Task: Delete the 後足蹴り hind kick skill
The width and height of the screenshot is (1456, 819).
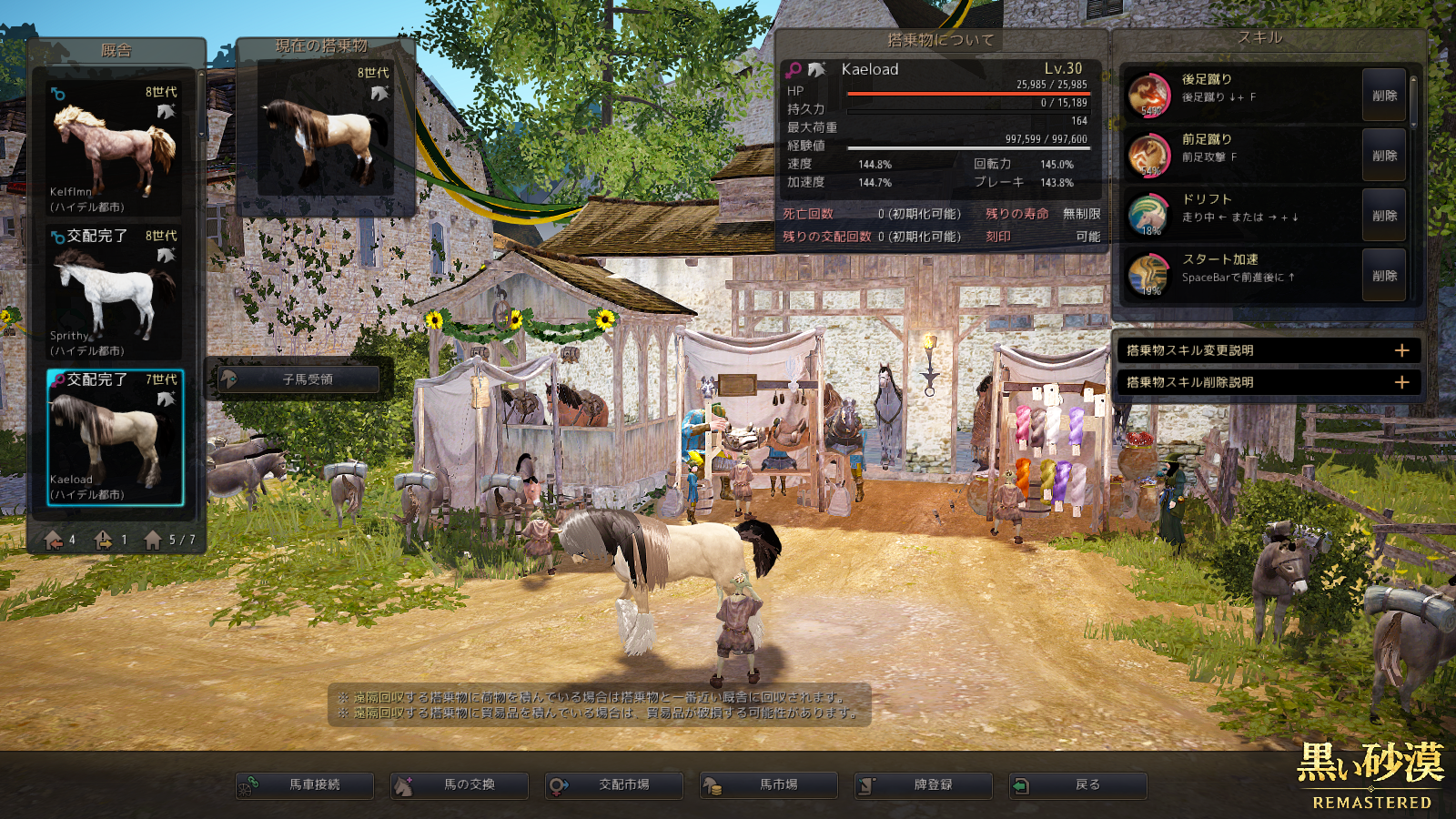Action: (1384, 96)
